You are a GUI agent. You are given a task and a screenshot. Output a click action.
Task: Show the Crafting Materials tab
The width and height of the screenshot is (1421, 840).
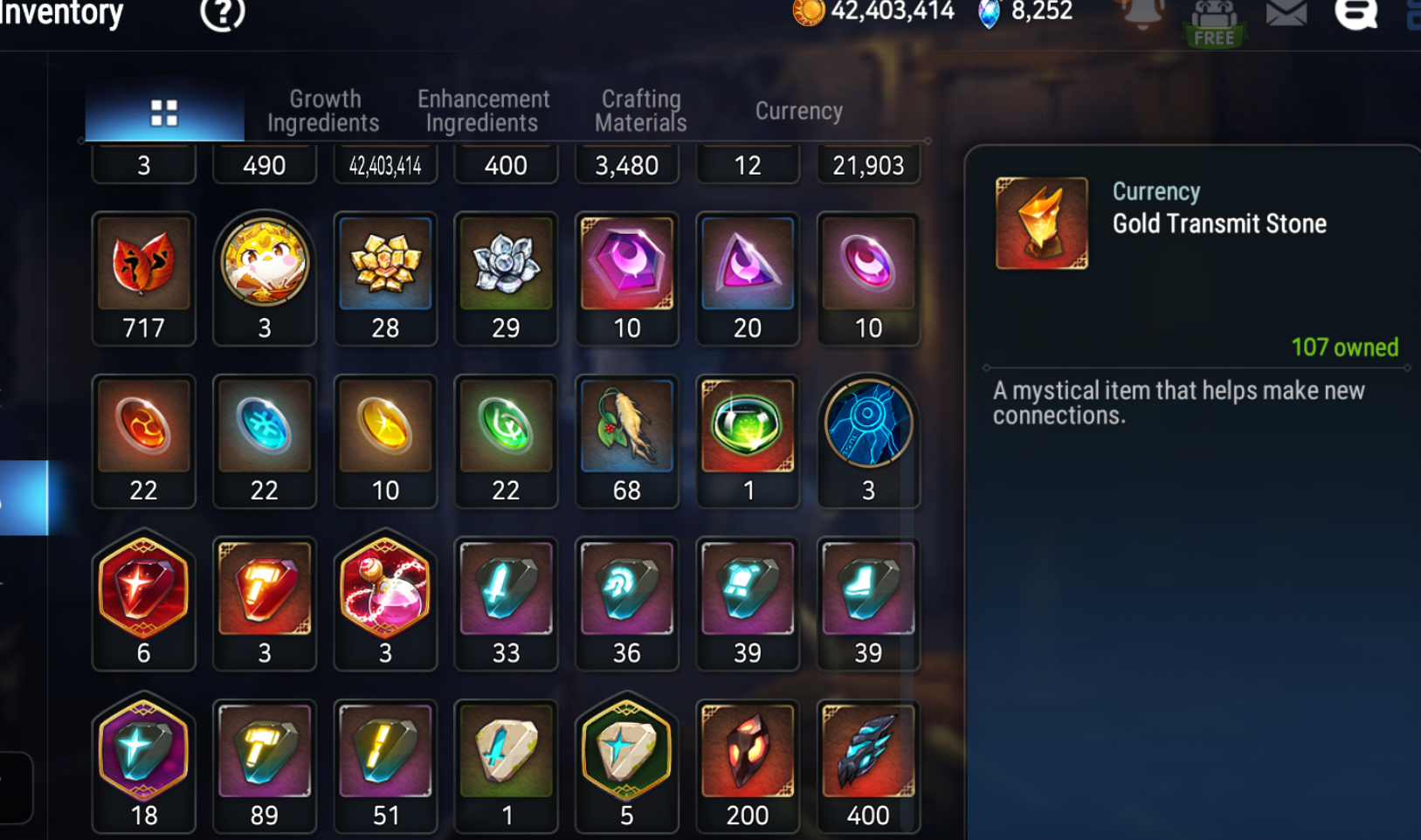(x=641, y=111)
